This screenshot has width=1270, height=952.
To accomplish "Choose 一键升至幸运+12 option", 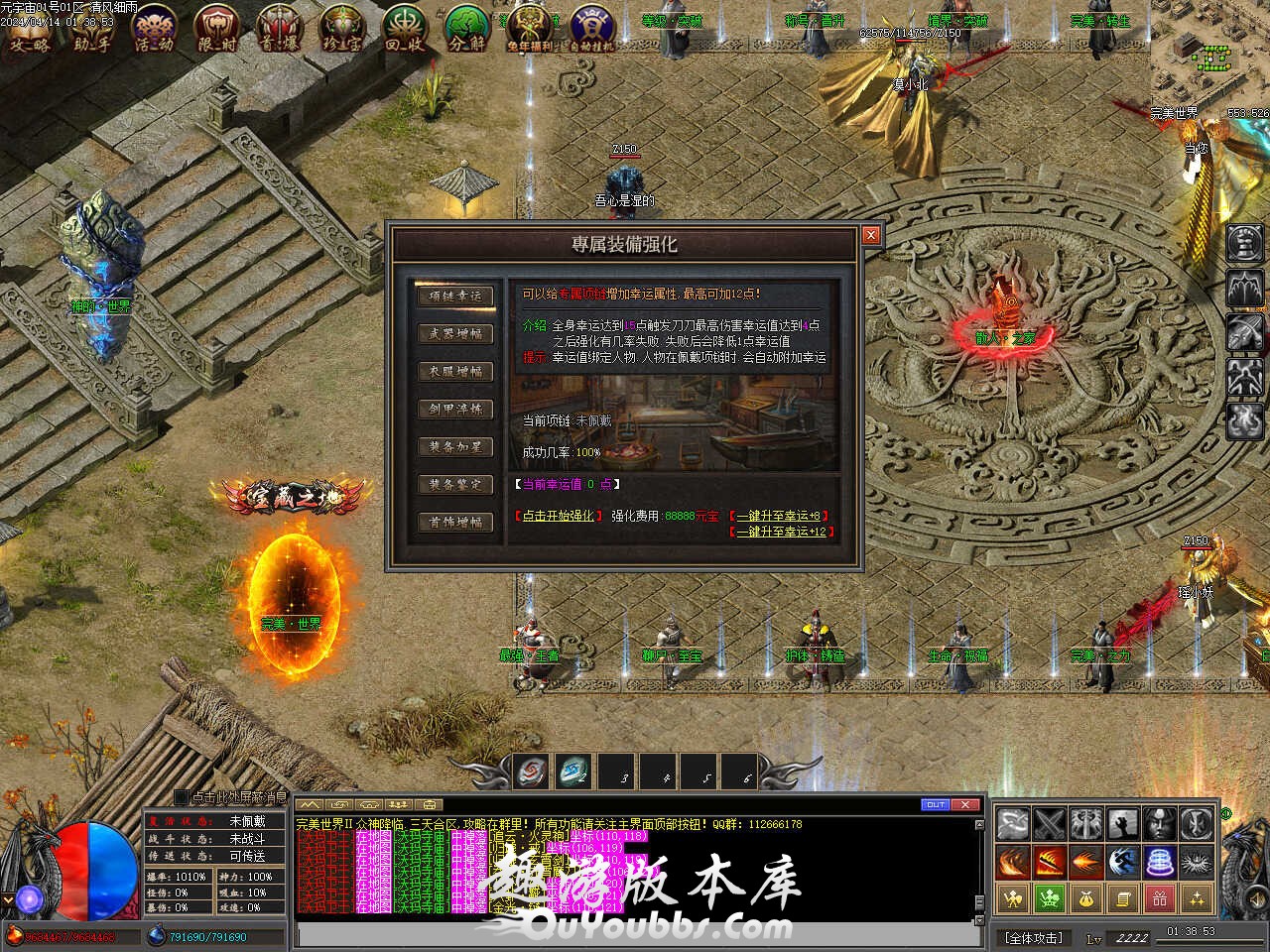I will point(781,532).
